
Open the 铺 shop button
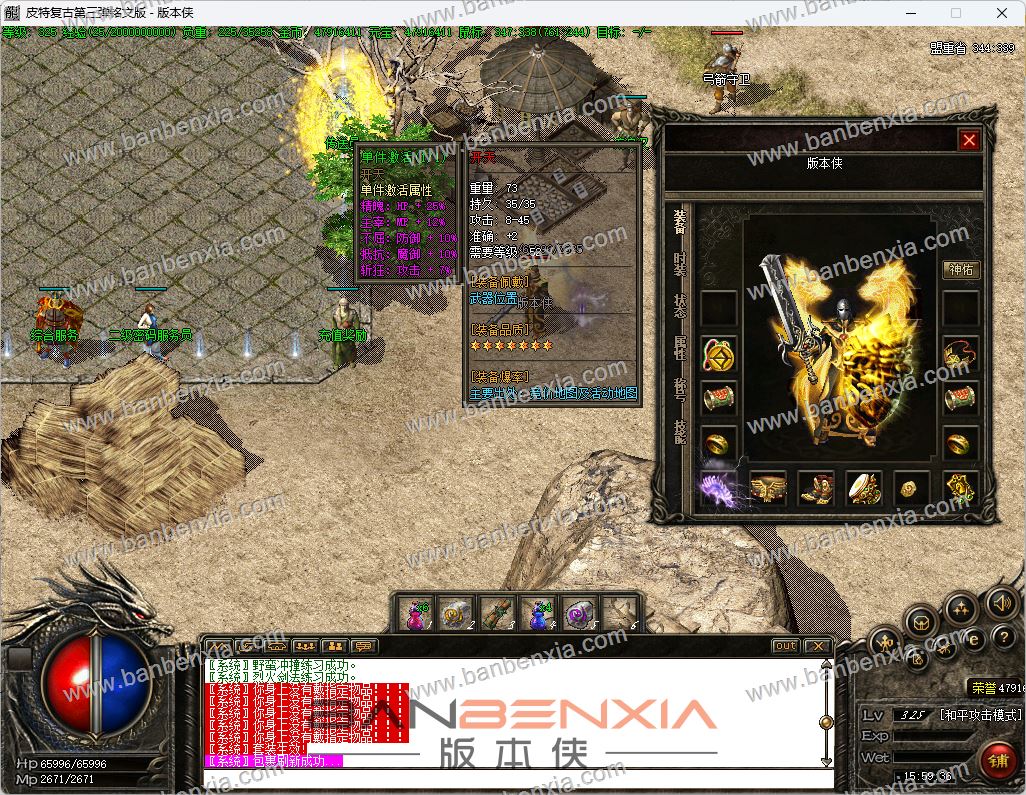pos(996,759)
